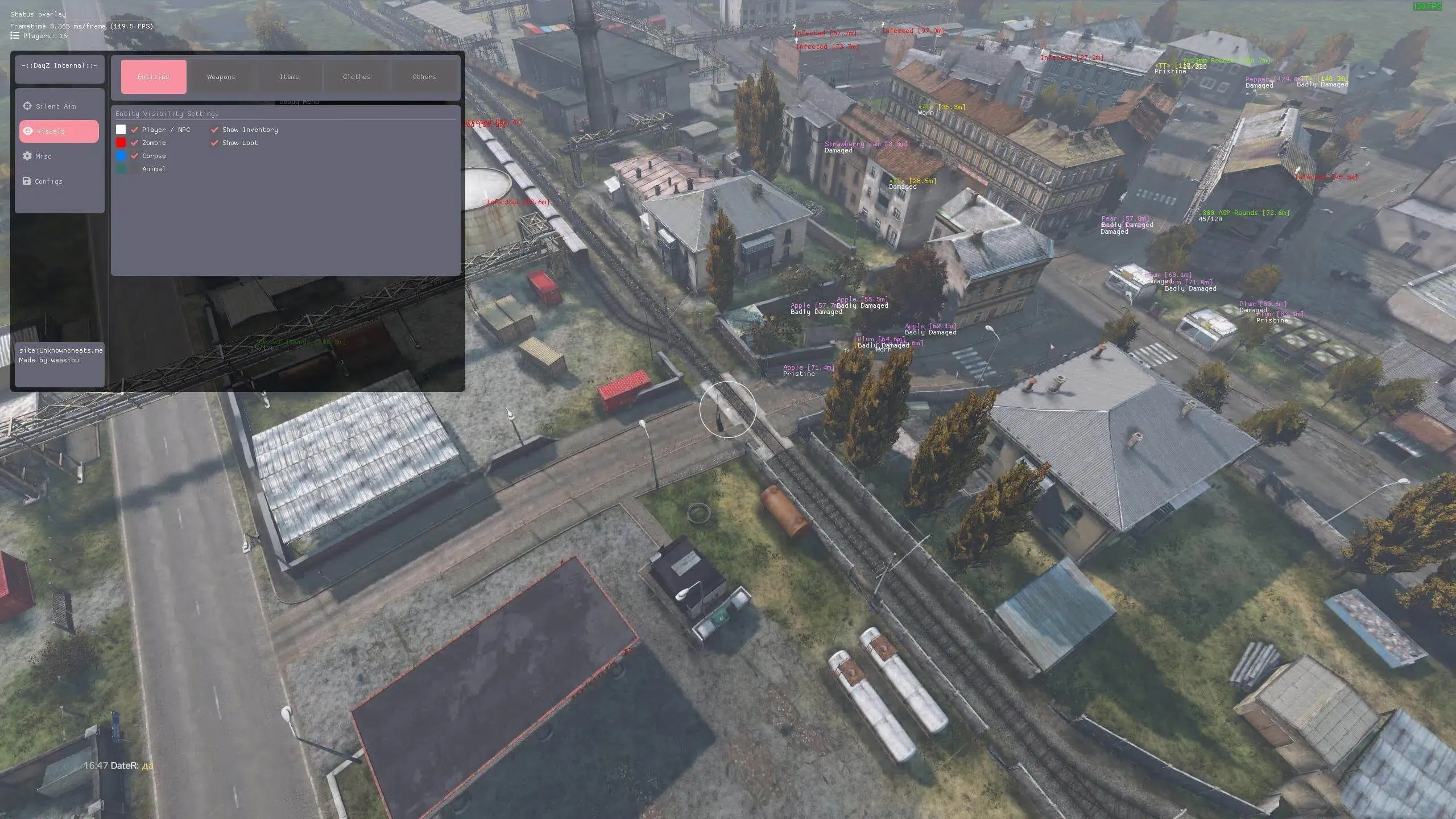Click the Players list icon in status overlay
Image resolution: width=1456 pixels, height=819 pixels.
tap(14, 35)
